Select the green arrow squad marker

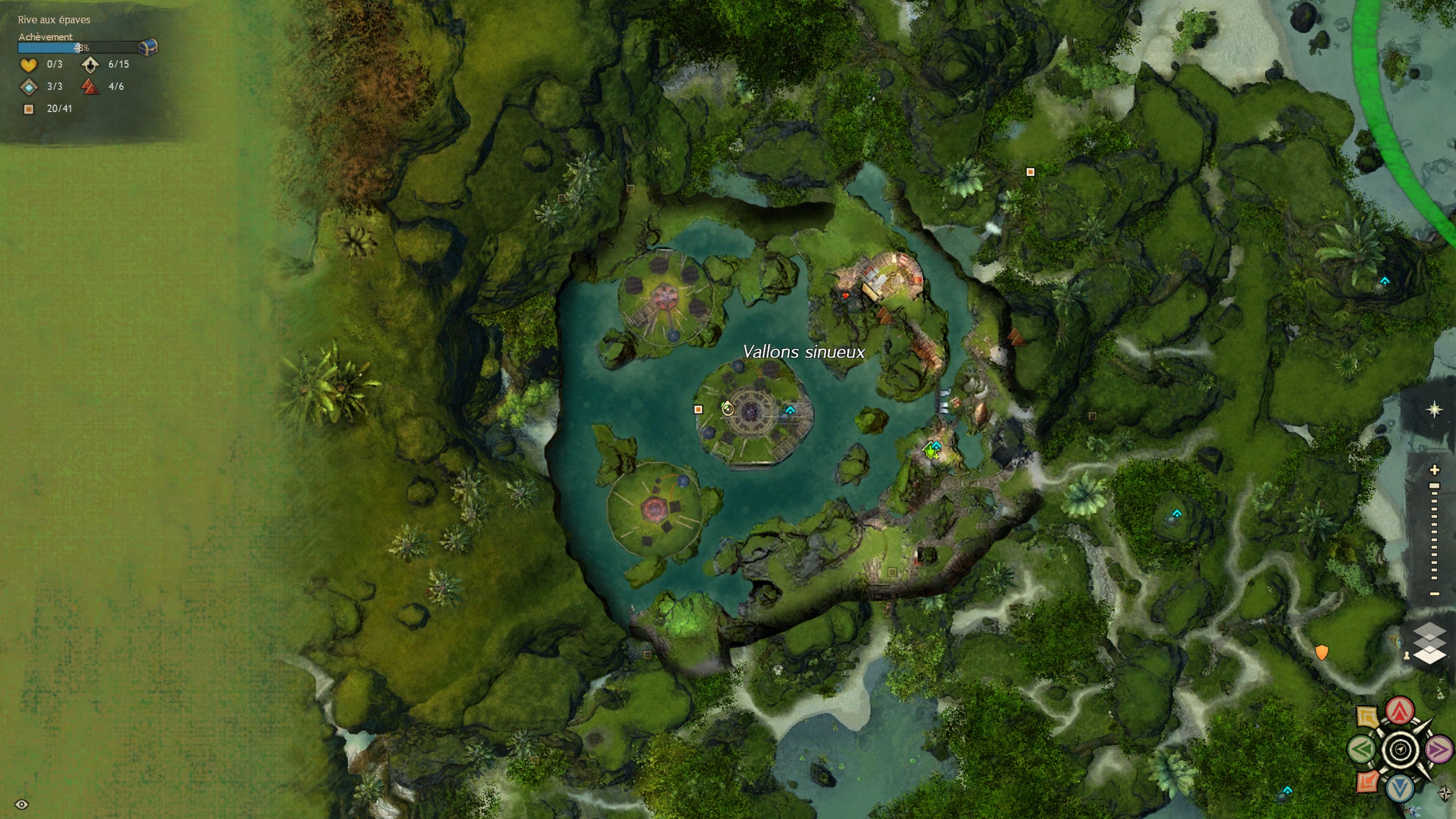1361,749
